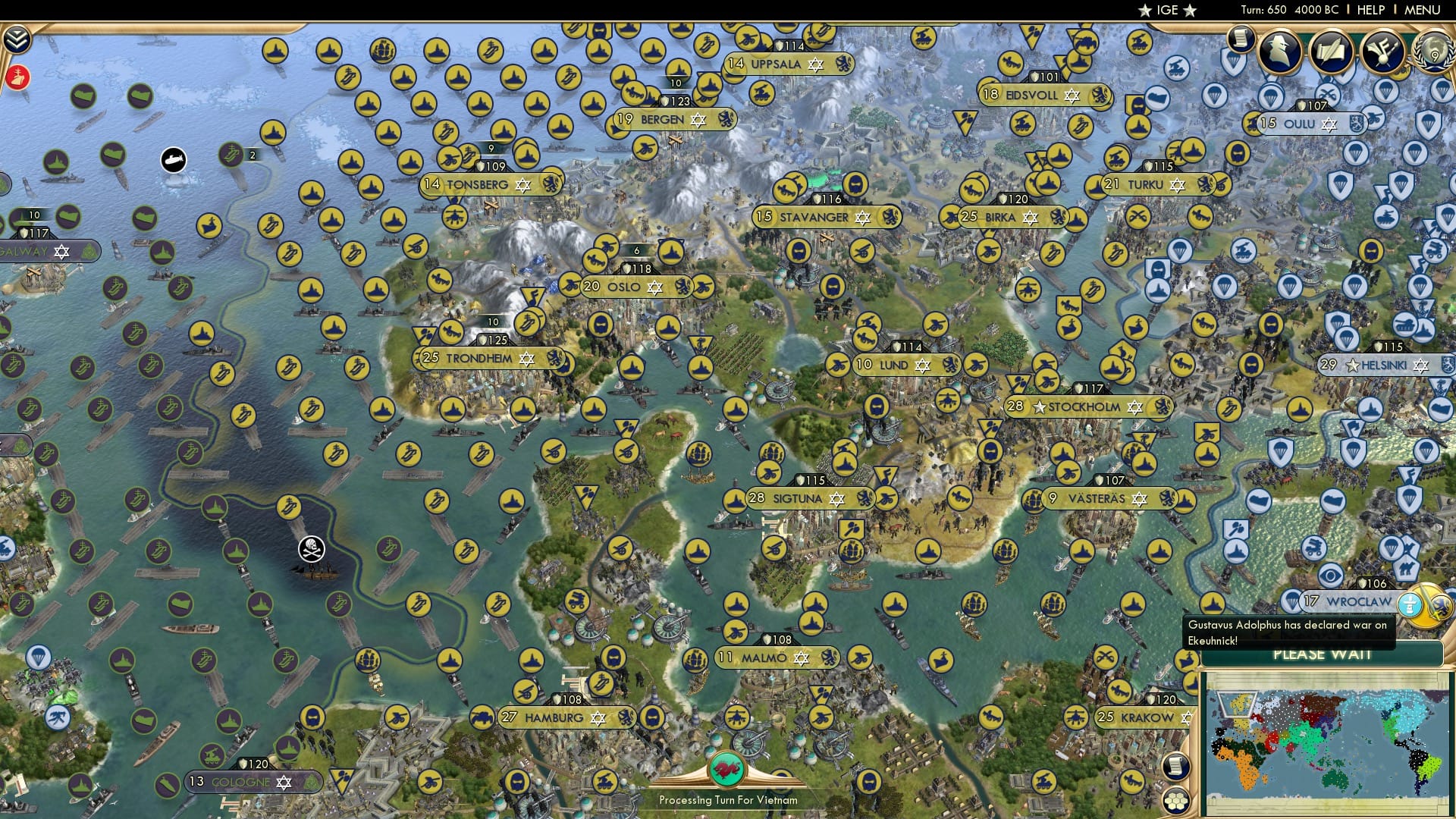The image size is (1456, 819).
Task: Switch to Strategic View with the hex icon
Action: point(1177,801)
